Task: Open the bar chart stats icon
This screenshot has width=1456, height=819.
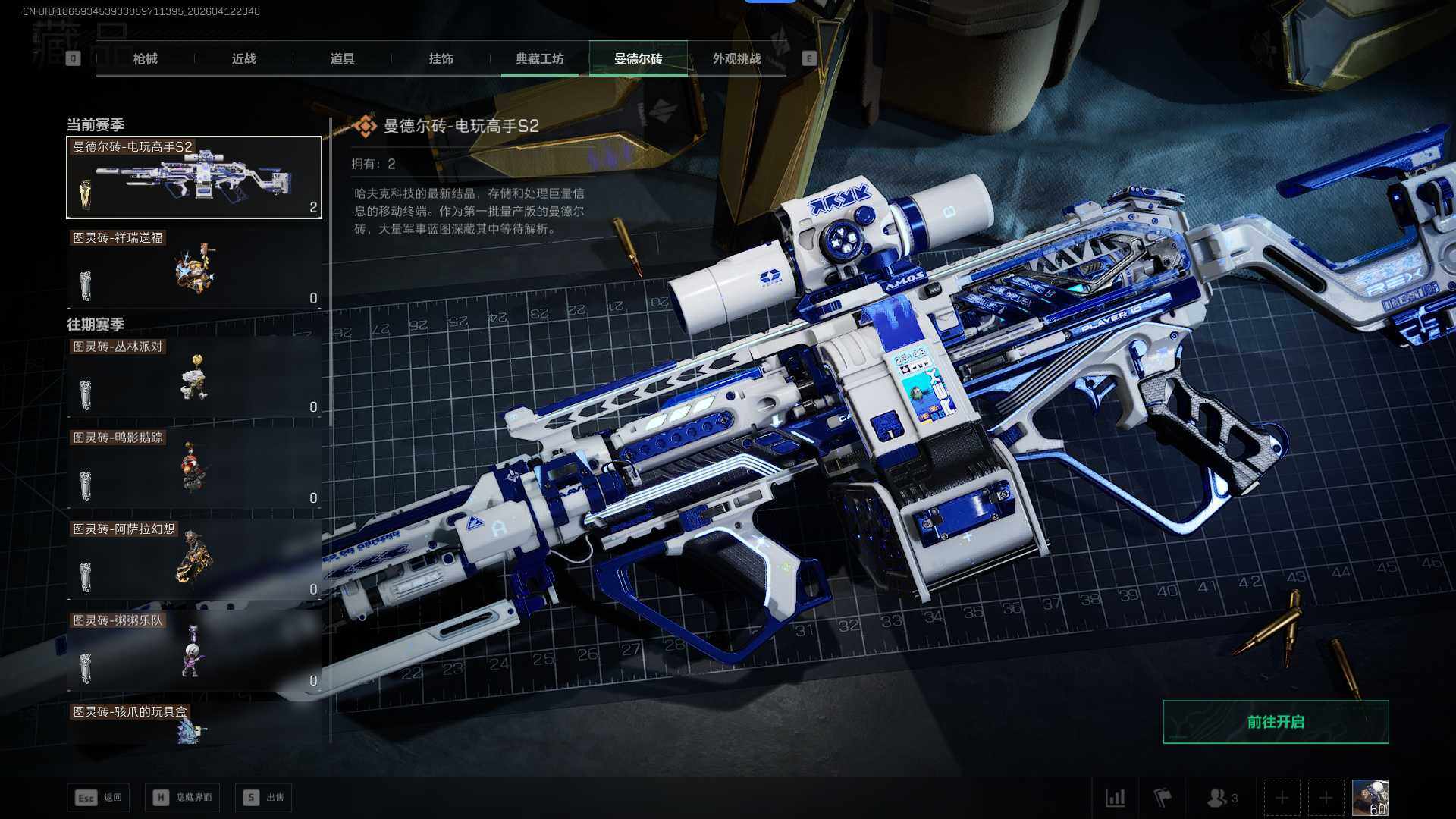Action: pyautogui.click(x=1115, y=798)
